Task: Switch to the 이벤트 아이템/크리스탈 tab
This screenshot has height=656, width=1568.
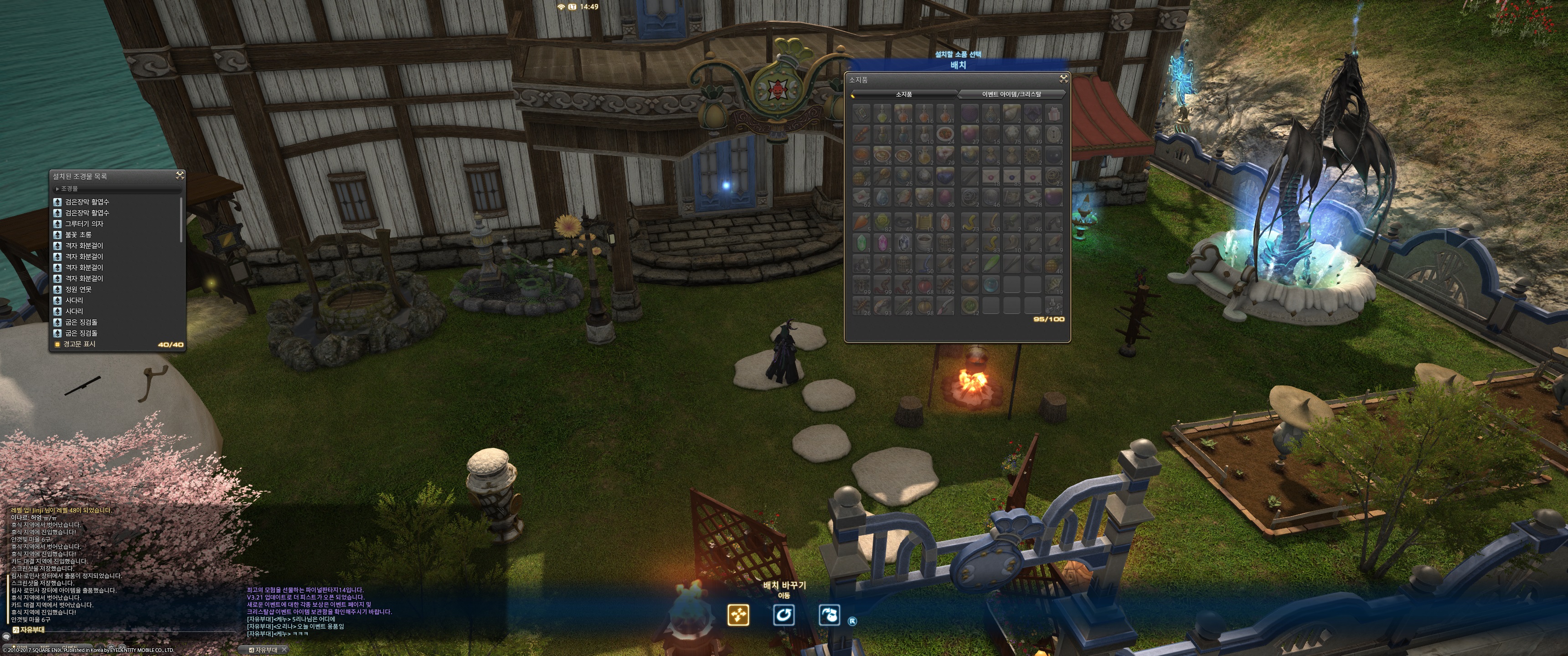Action: tap(1011, 94)
